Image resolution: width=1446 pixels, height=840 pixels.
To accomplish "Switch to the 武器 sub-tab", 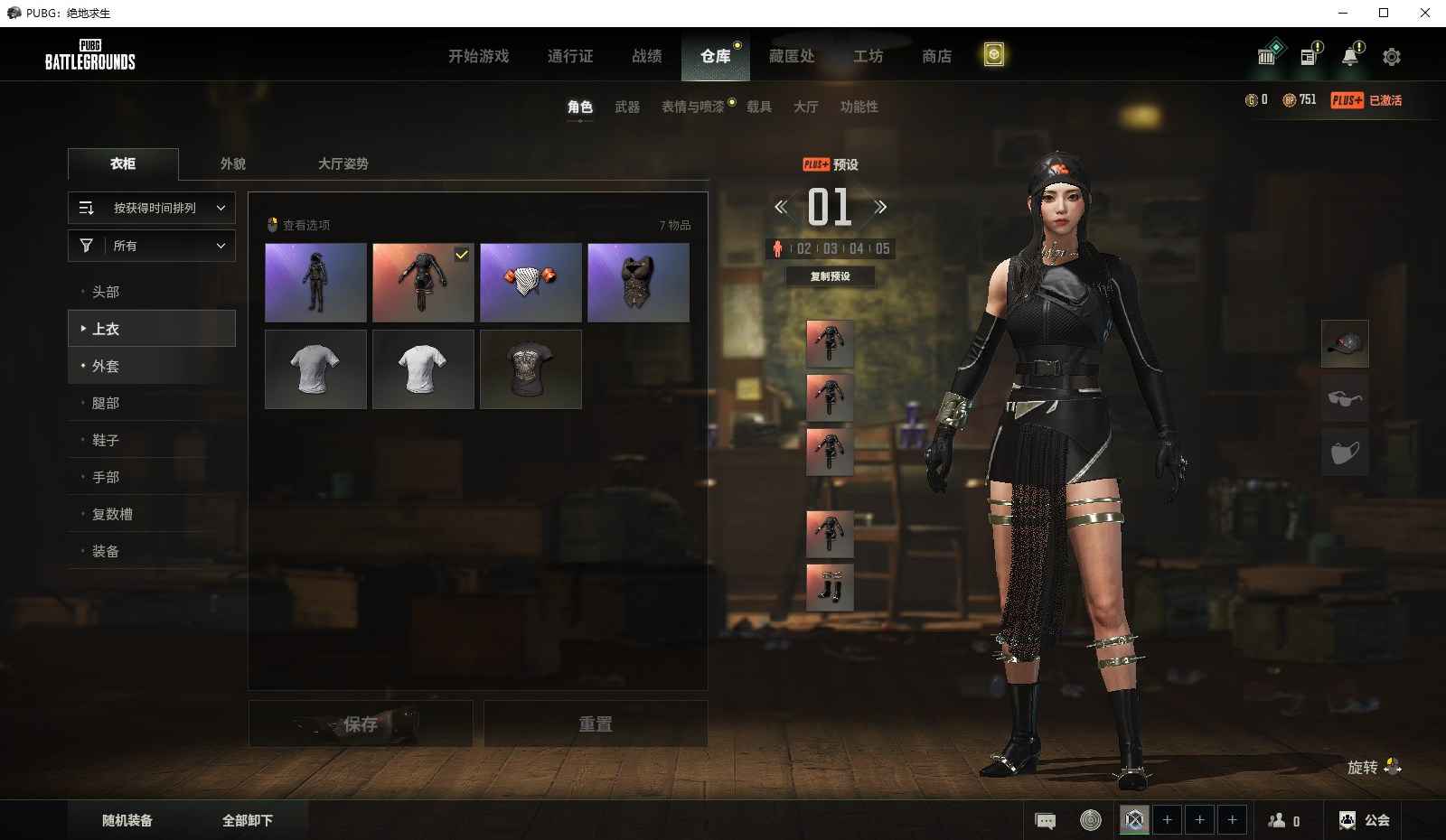I will click(627, 107).
